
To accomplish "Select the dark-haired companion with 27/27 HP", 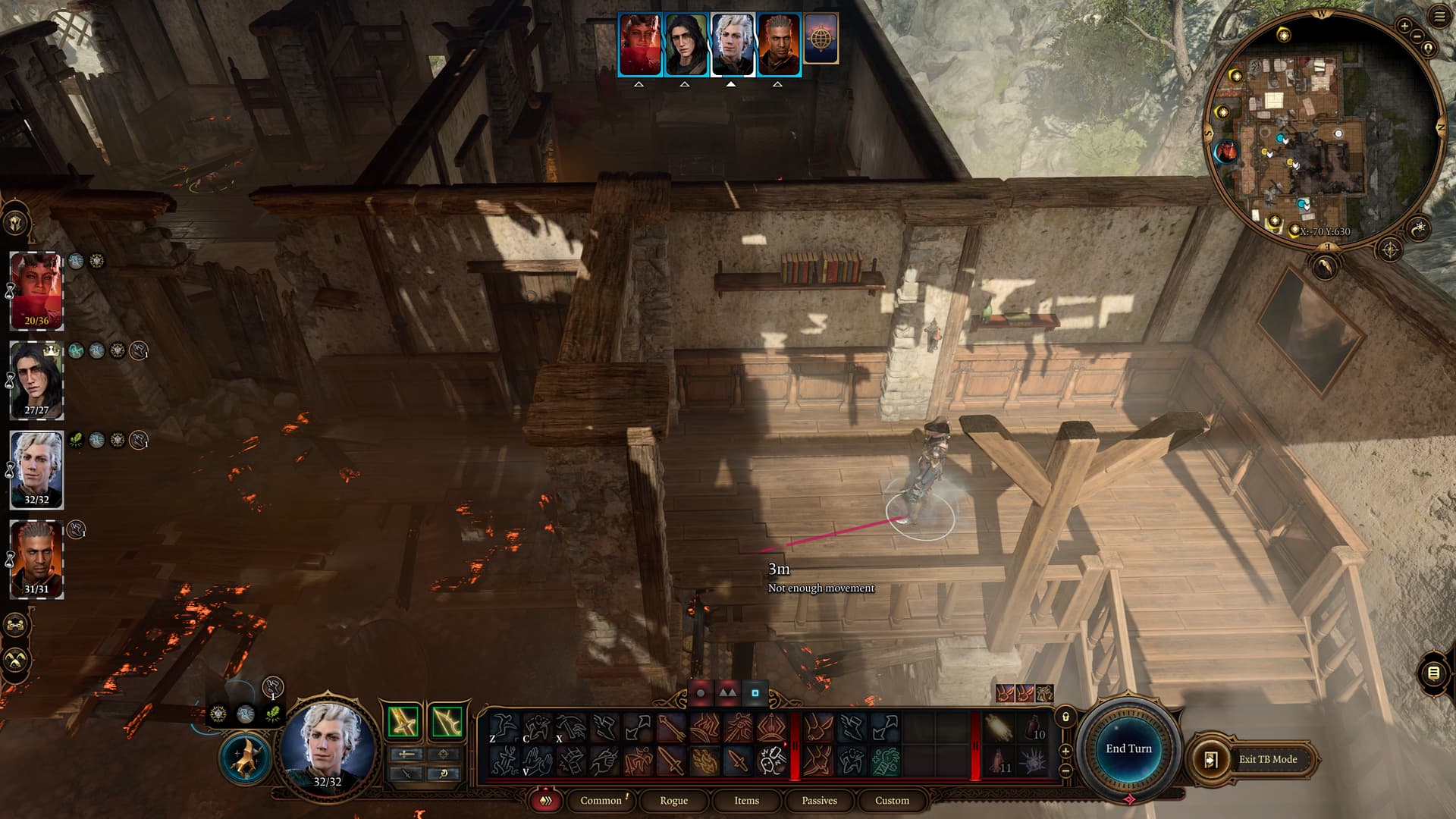I will tap(36, 380).
